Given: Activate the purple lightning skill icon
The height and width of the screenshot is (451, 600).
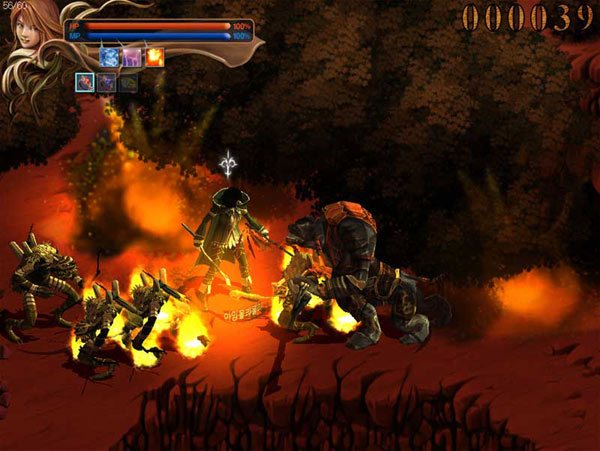Looking at the screenshot, I should coord(132,57).
